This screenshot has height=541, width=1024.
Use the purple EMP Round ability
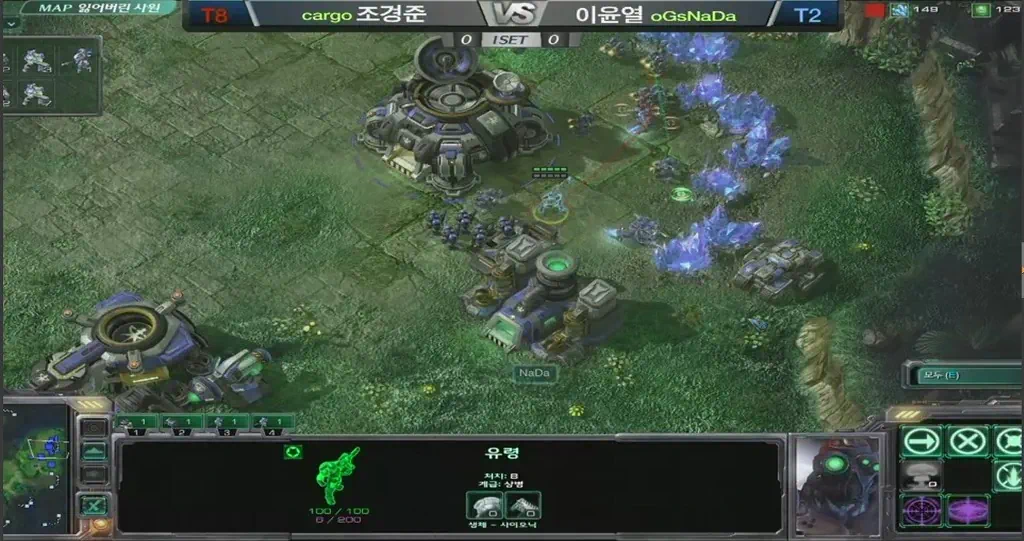click(x=967, y=511)
